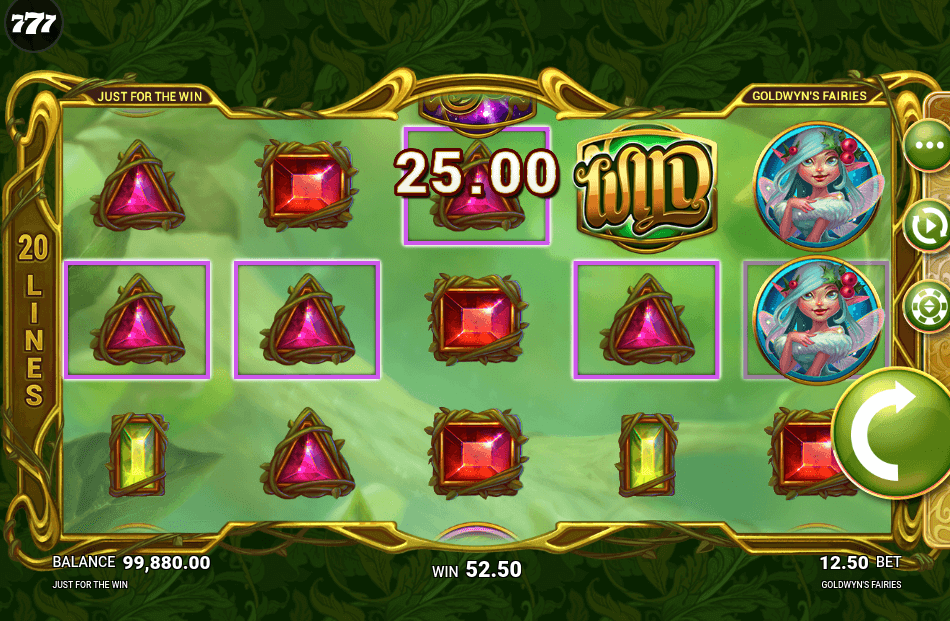
Task: Open bet settings with the chip icon
Action: click(x=927, y=305)
